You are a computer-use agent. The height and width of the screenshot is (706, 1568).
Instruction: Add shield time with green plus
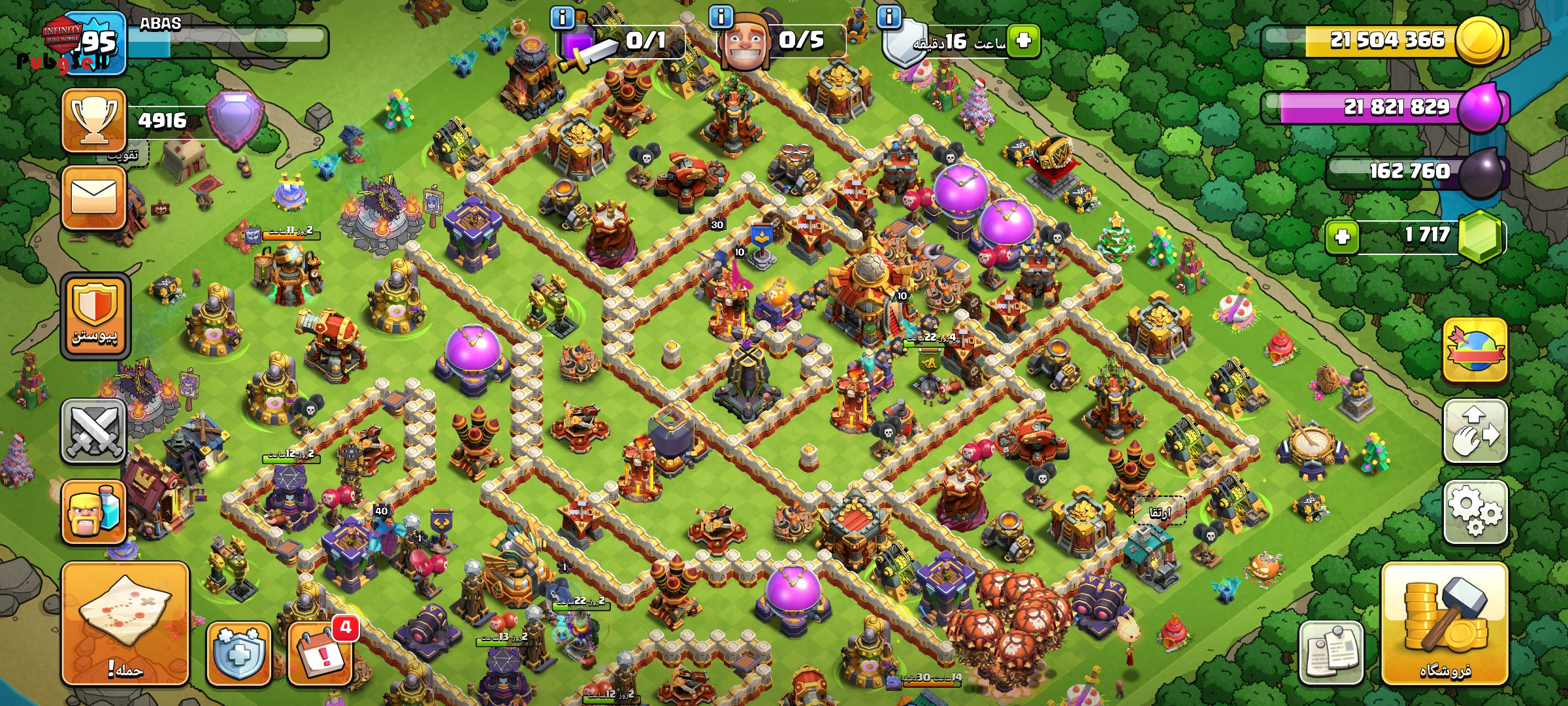click(1023, 41)
